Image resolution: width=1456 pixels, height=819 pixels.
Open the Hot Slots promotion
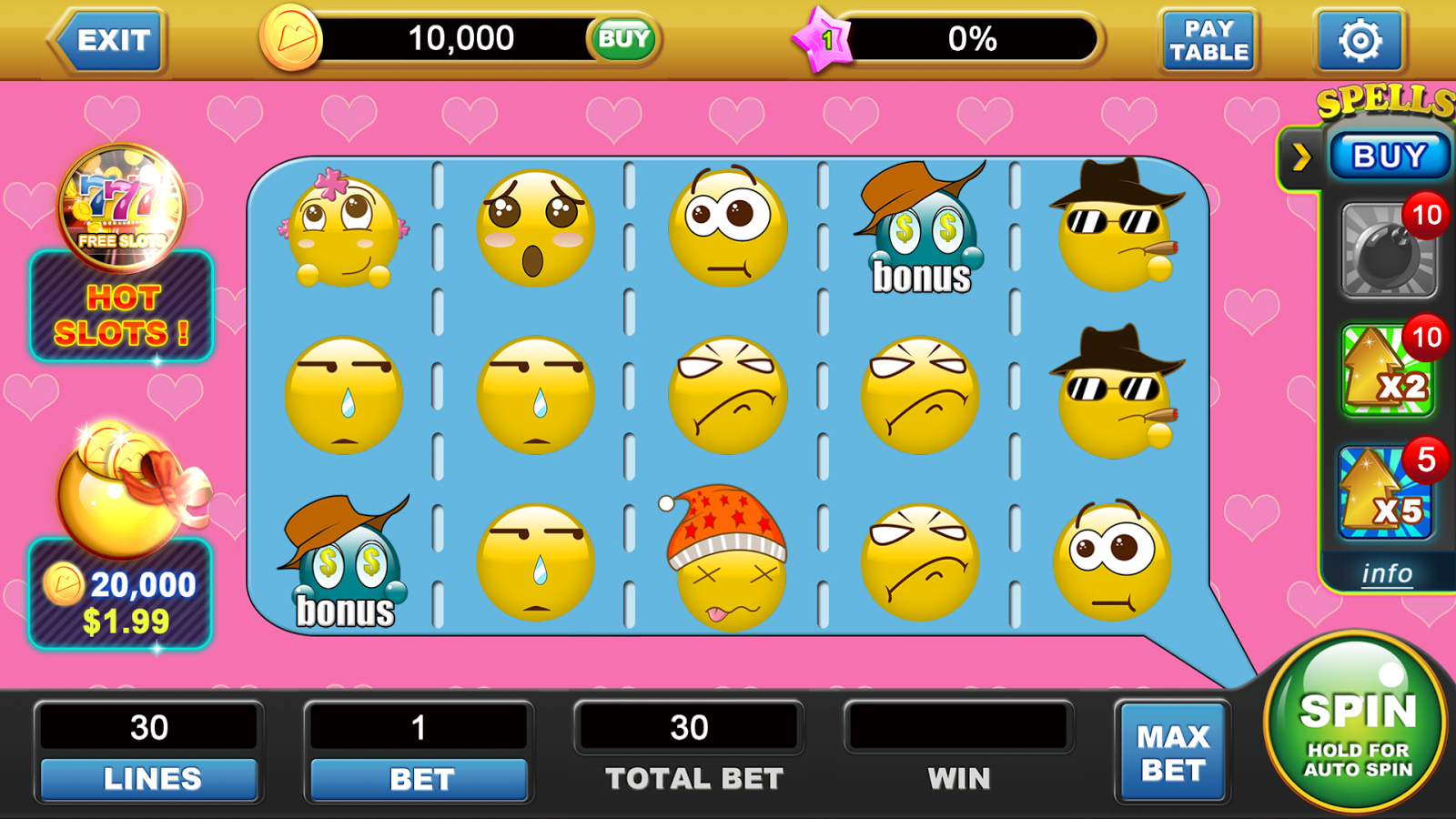click(x=122, y=307)
